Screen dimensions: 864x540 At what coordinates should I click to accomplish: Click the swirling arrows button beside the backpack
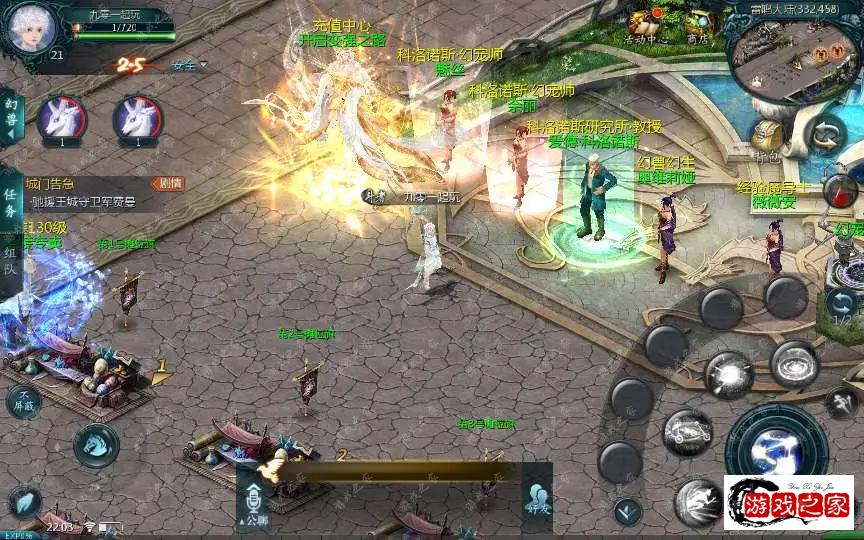pyautogui.click(x=826, y=135)
